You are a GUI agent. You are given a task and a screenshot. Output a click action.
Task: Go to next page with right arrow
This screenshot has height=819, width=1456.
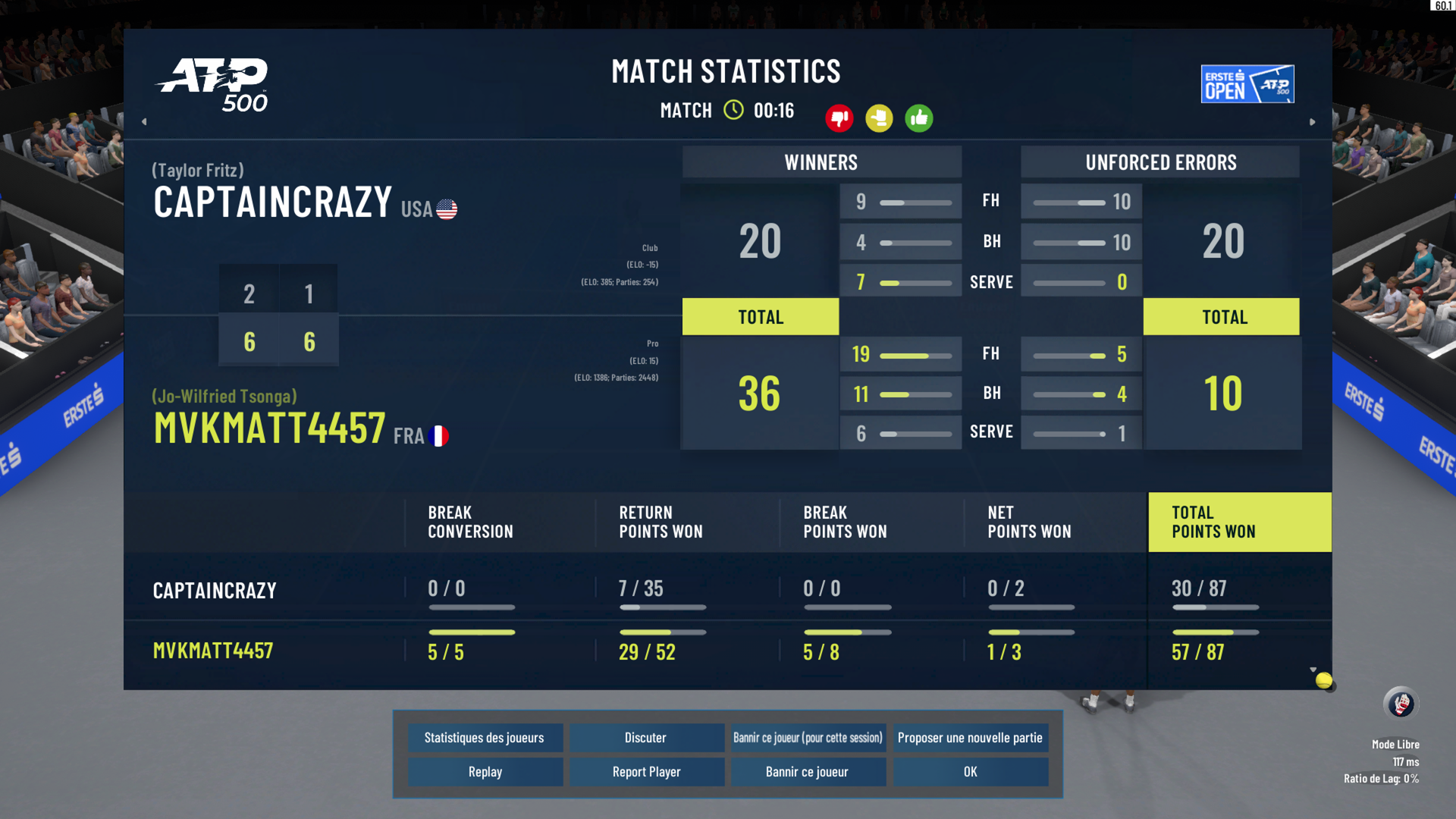pos(1313,121)
